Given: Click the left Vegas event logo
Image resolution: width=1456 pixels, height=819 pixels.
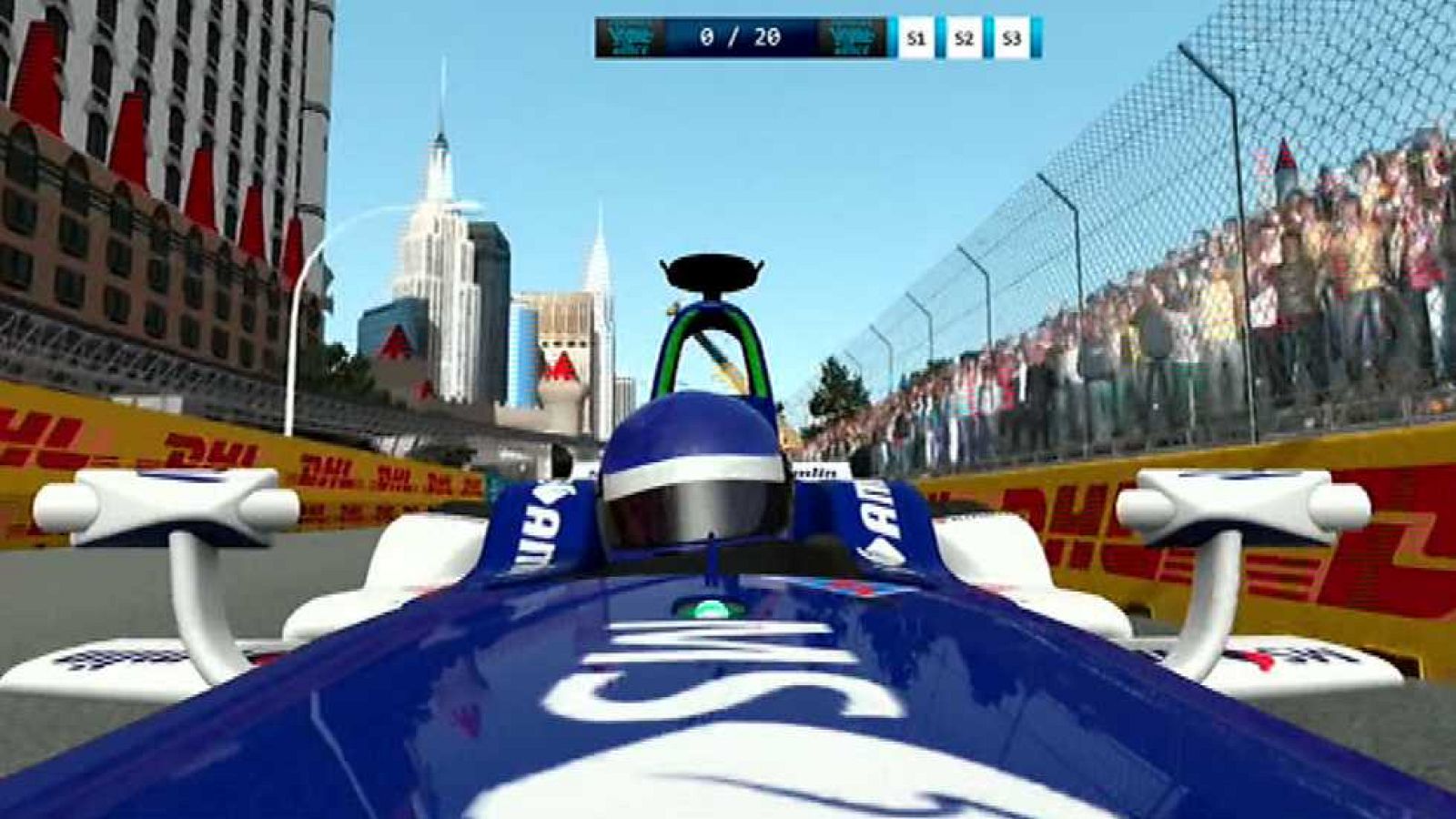Looking at the screenshot, I should pyautogui.click(x=629, y=38).
